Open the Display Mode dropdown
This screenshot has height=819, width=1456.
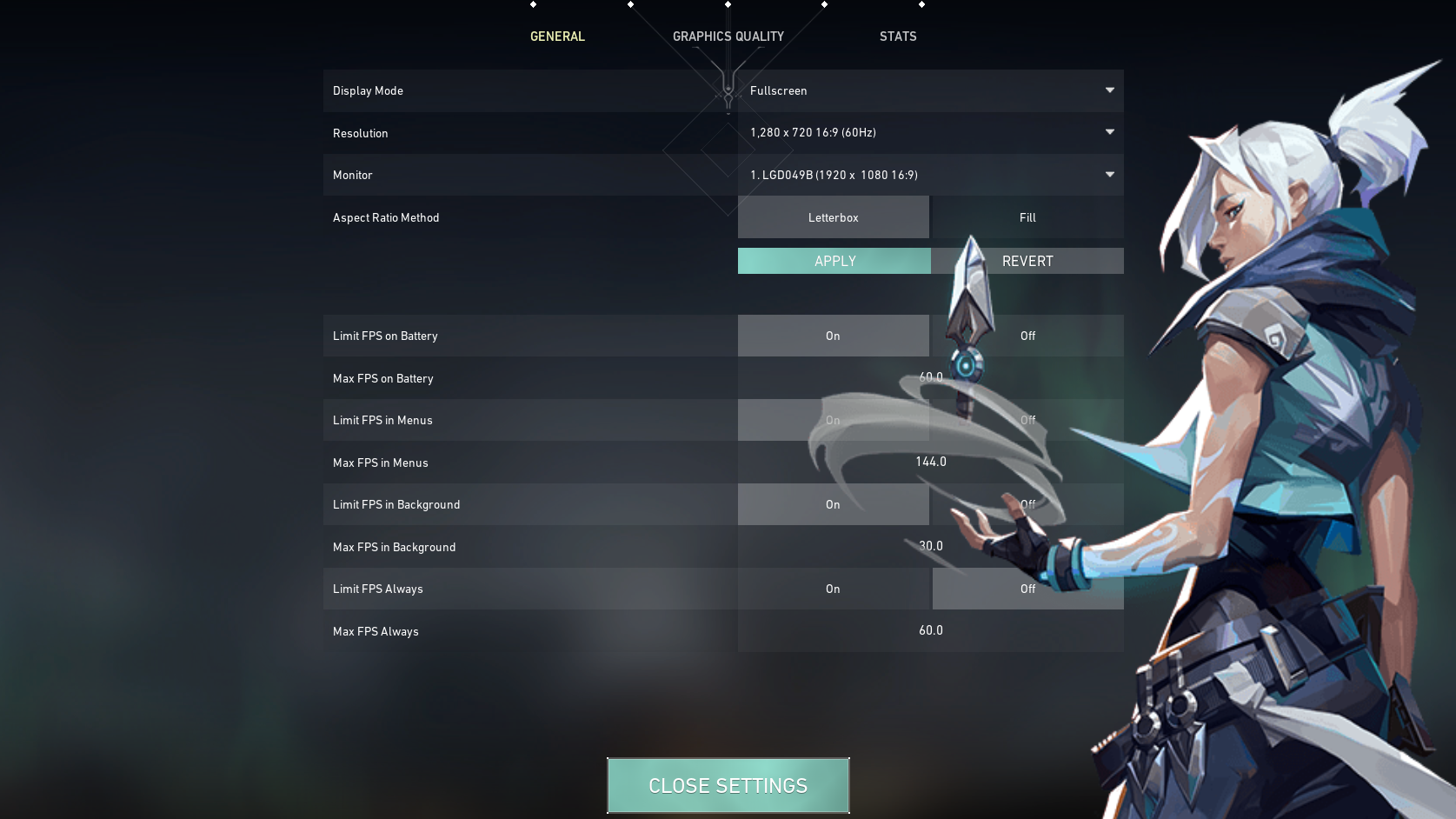pyautogui.click(x=930, y=90)
